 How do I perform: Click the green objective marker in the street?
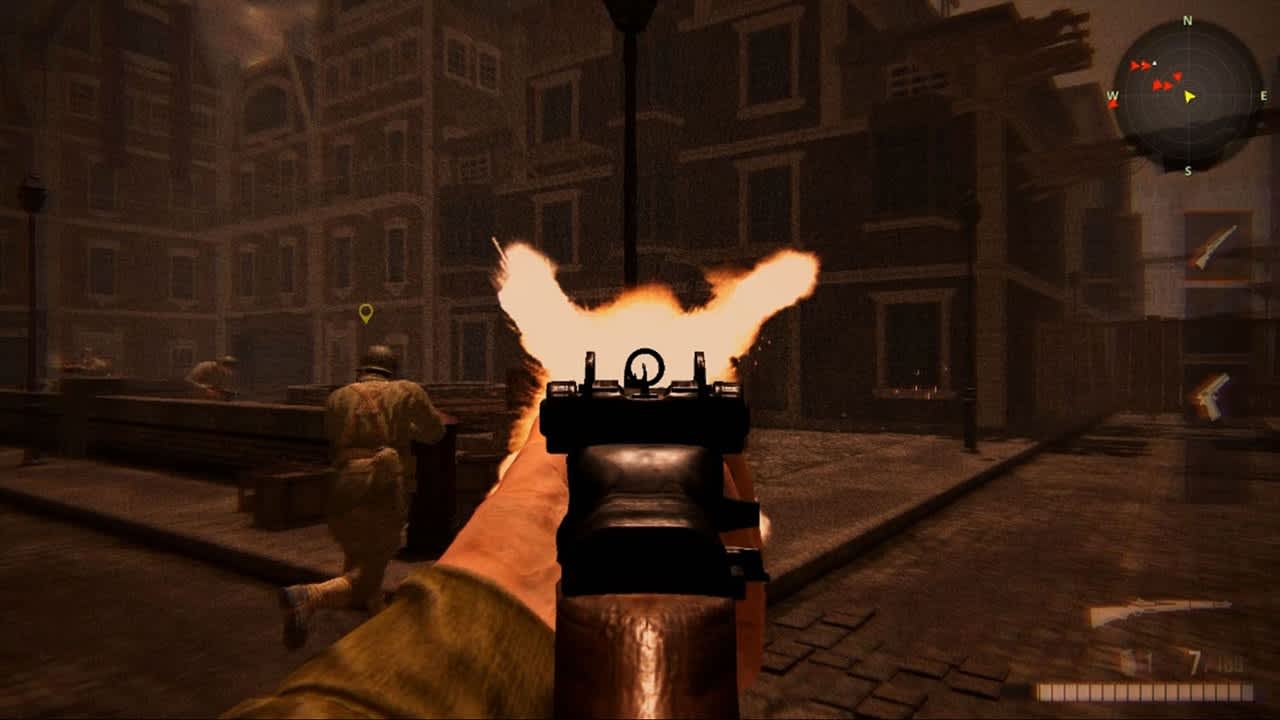(365, 311)
